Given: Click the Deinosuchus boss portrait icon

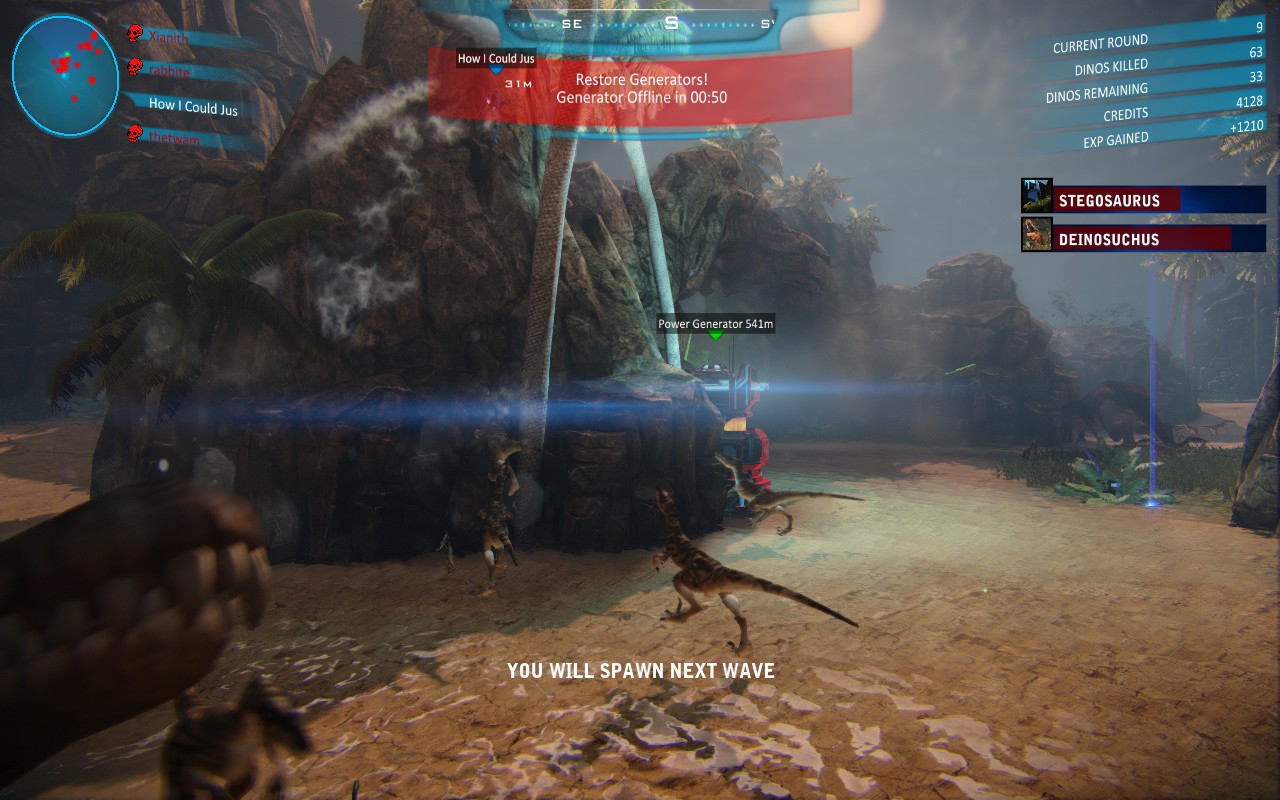Looking at the screenshot, I should 1036,236.
